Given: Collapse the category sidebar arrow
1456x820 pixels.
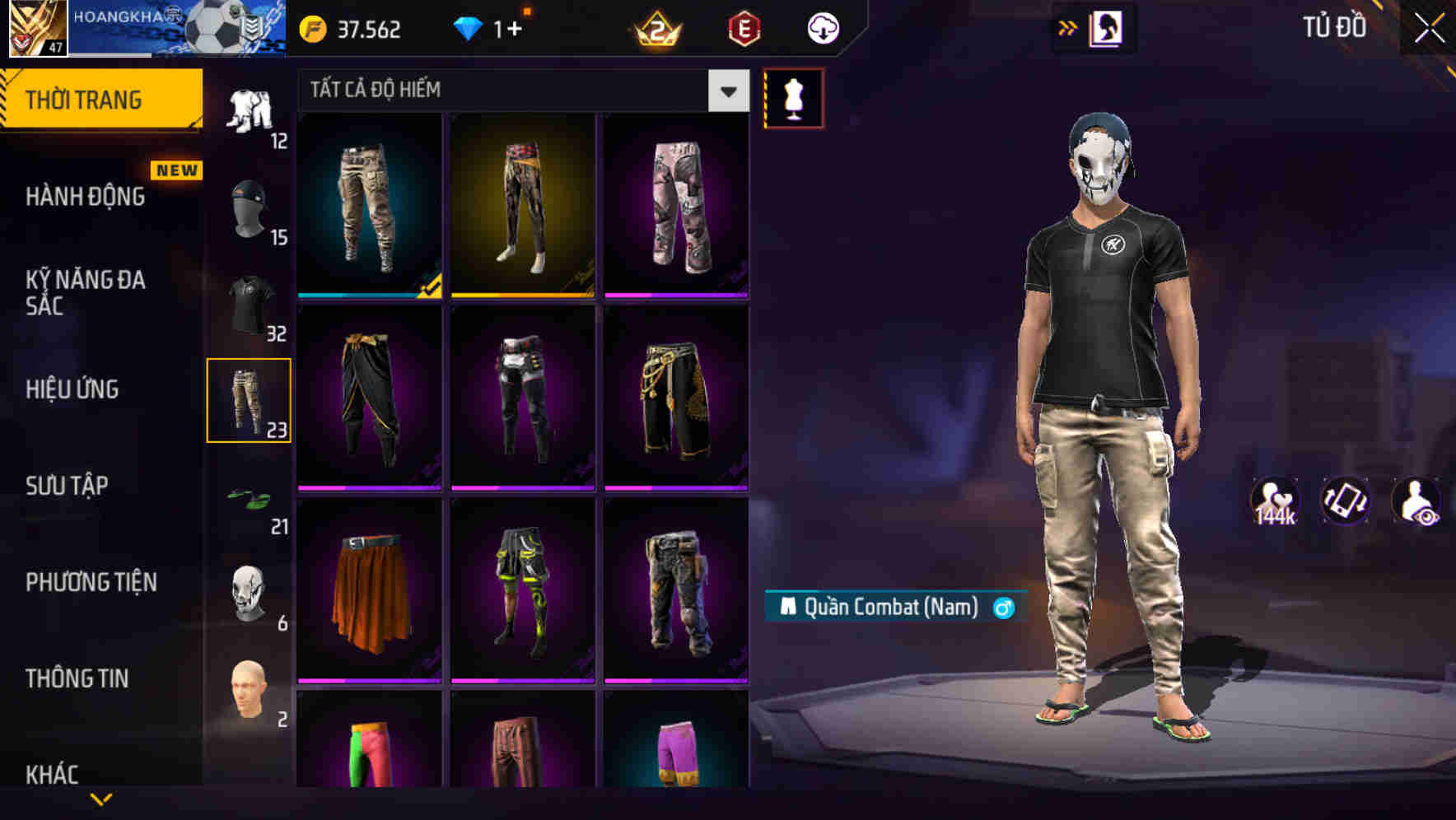Looking at the screenshot, I should (x=101, y=797).
